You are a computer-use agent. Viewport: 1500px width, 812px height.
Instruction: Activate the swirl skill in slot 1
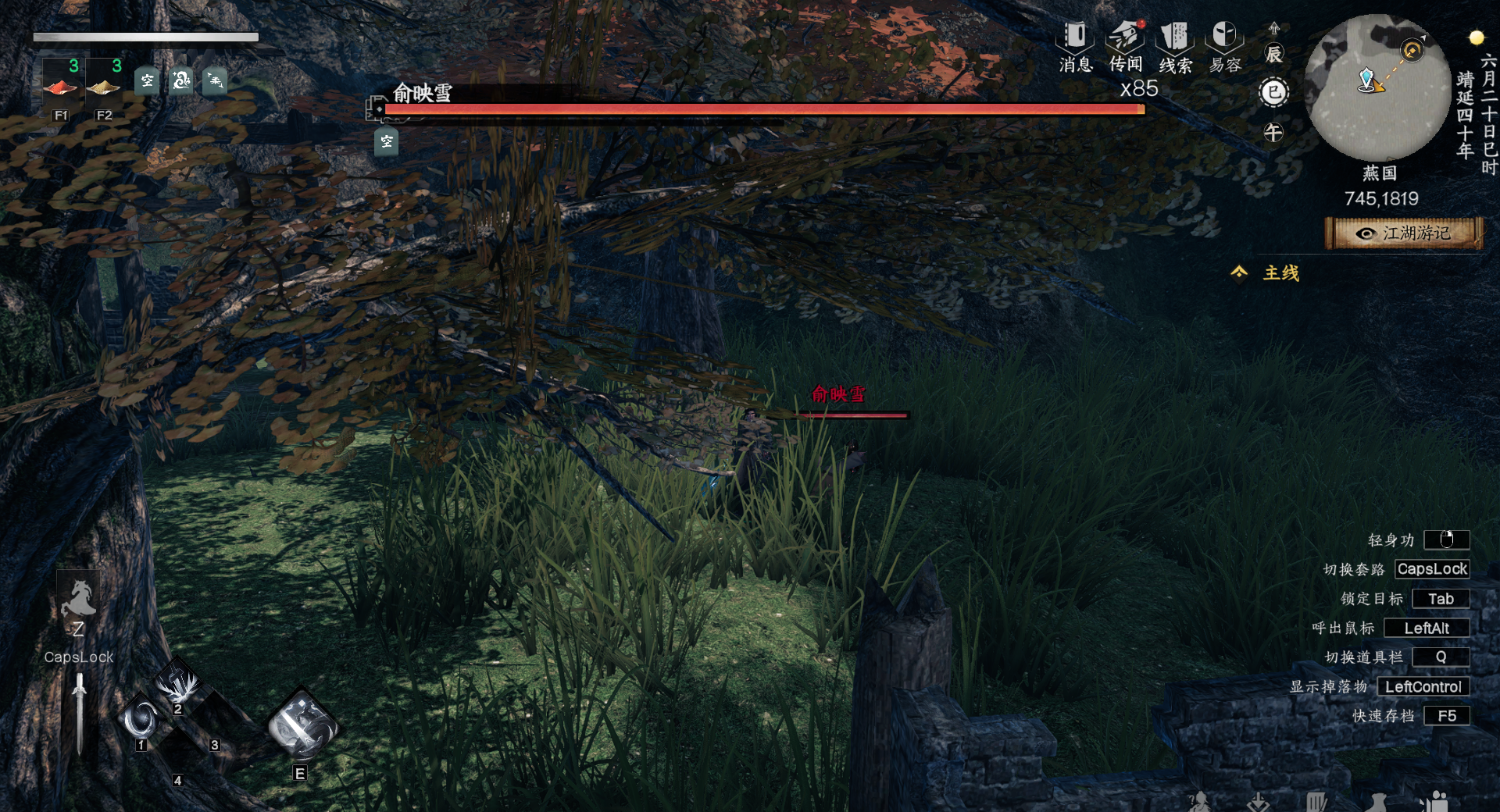tap(141, 719)
